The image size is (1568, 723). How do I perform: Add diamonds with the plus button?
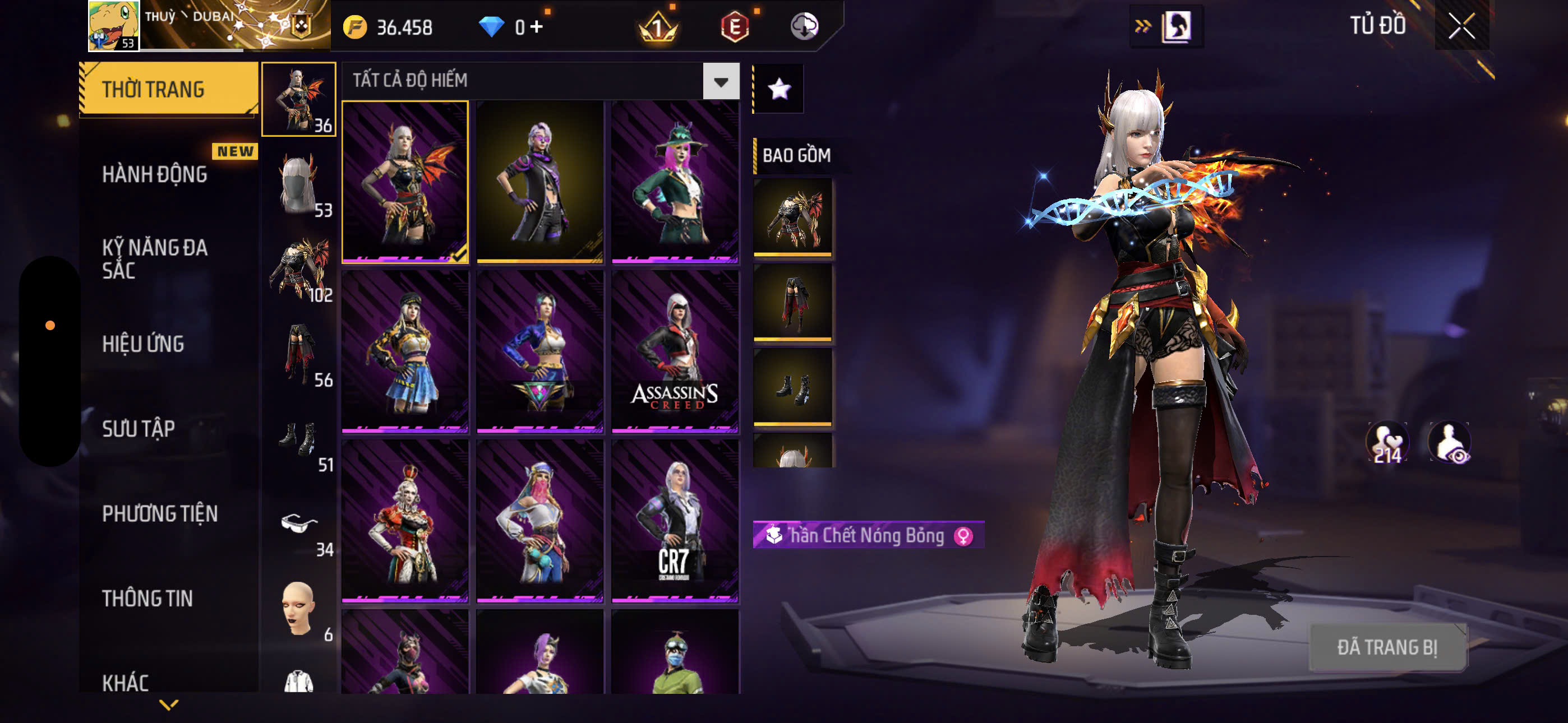537,26
